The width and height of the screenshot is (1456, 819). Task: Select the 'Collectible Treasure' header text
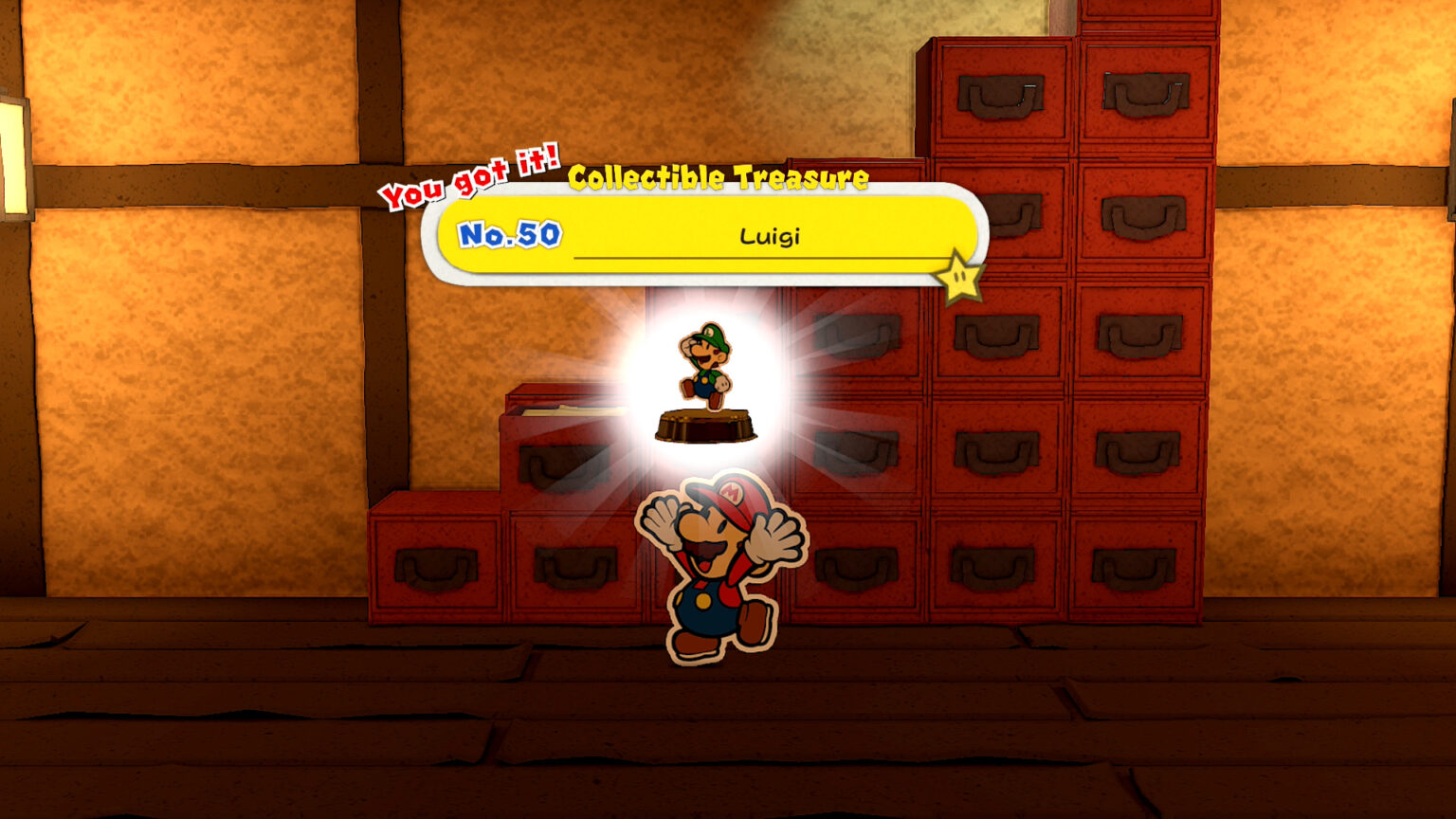[719, 176]
